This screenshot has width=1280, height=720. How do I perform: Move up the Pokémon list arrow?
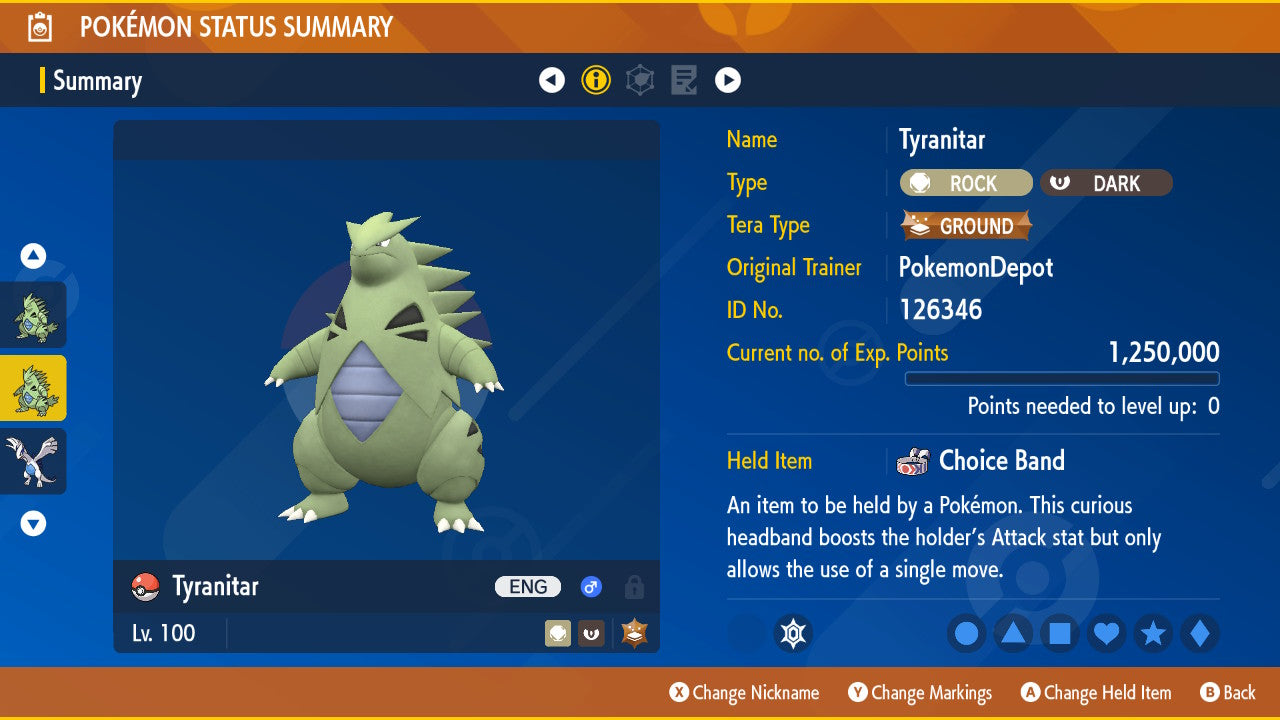(33, 256)
